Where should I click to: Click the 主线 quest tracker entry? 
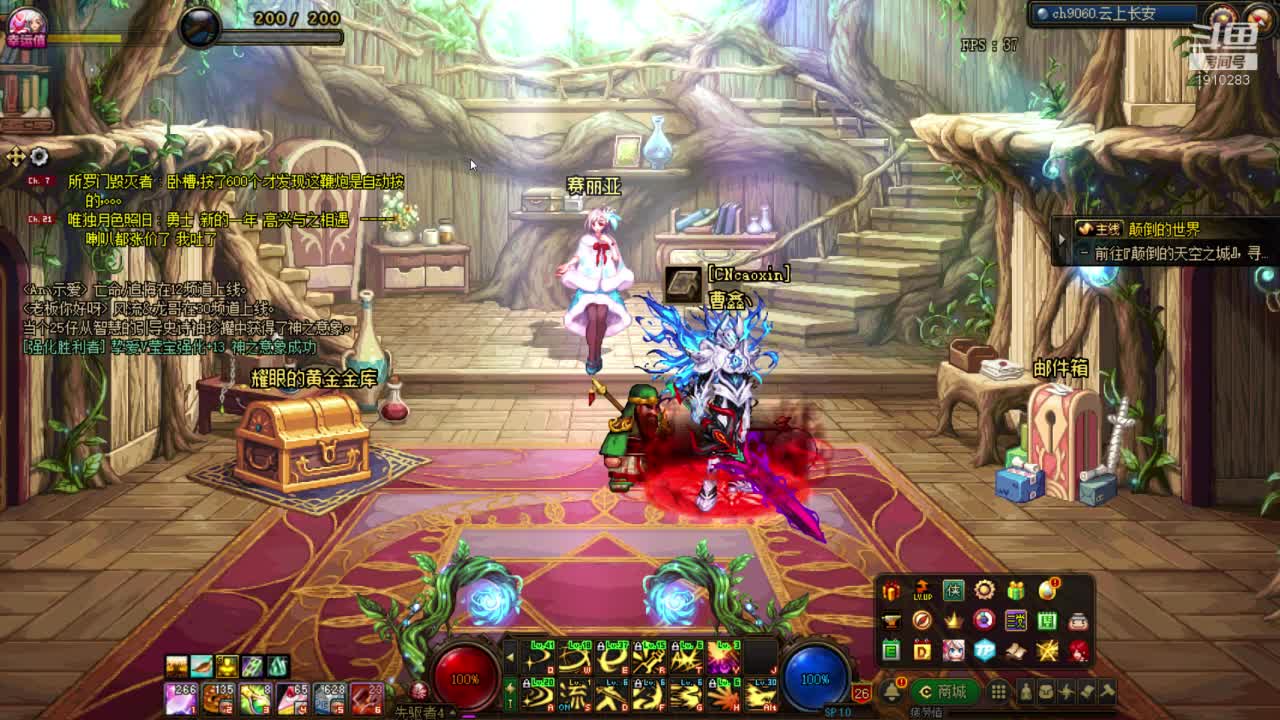coord(1140,229)
